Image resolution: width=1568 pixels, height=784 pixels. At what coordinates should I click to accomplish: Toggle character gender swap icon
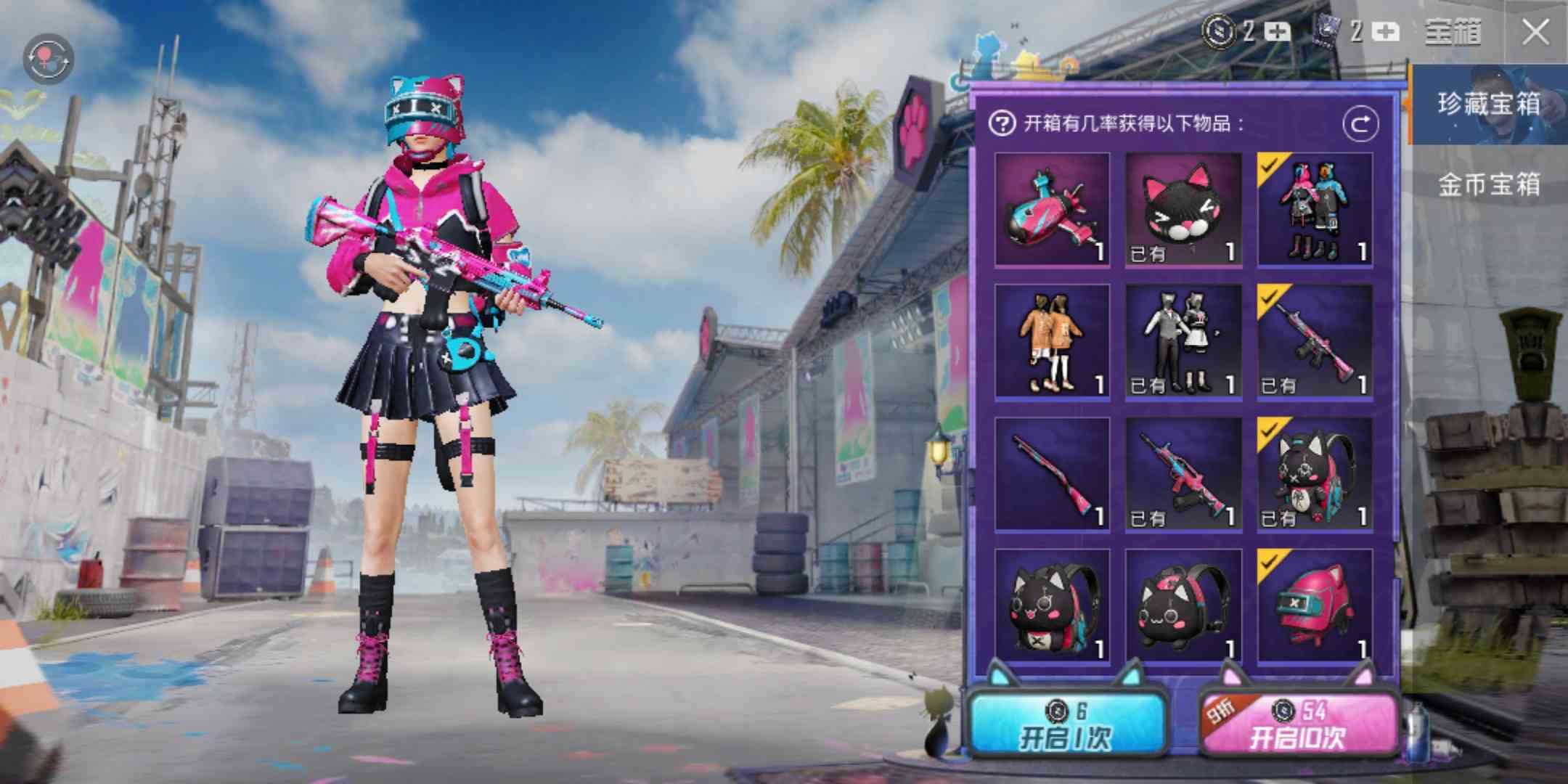[49, 58]
